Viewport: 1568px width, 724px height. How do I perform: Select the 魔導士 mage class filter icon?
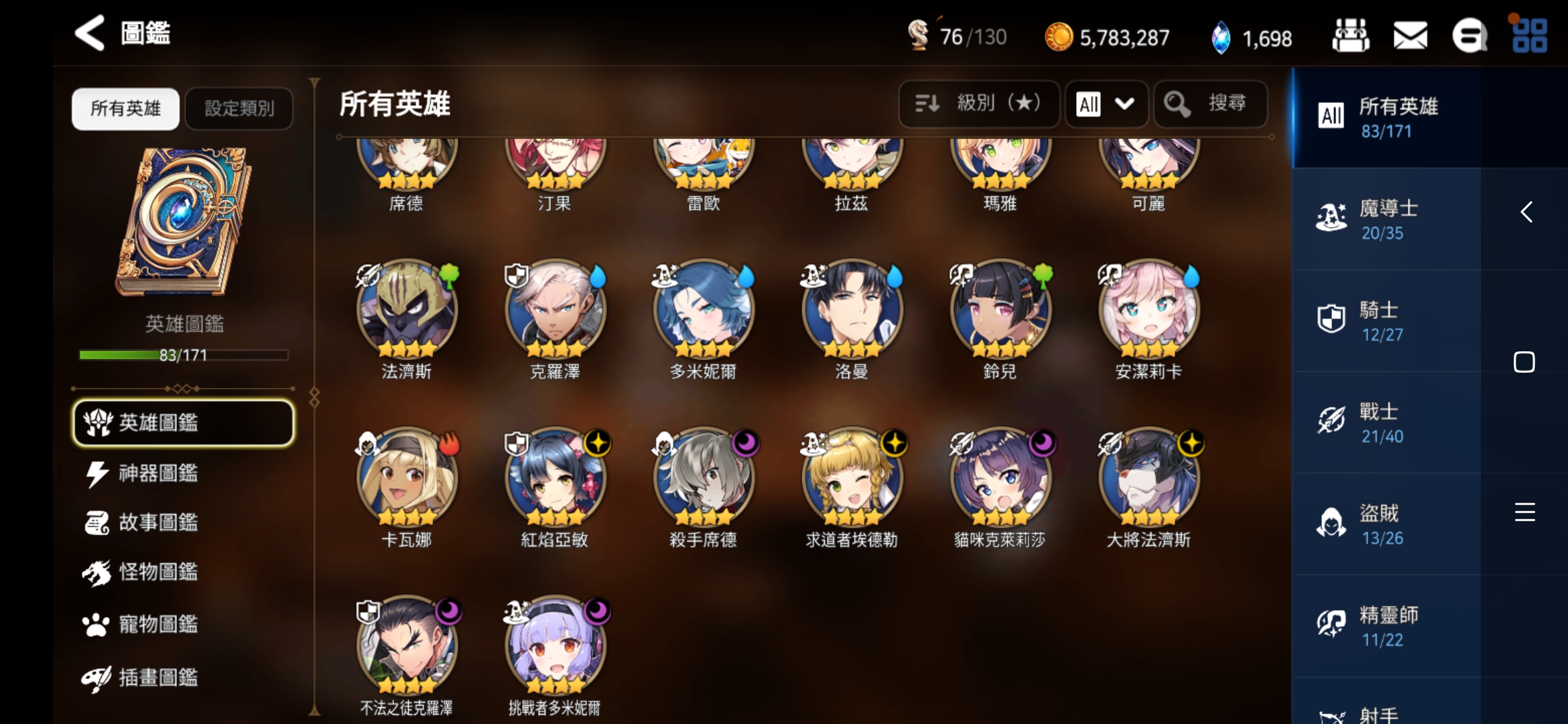pos(1332,216)
